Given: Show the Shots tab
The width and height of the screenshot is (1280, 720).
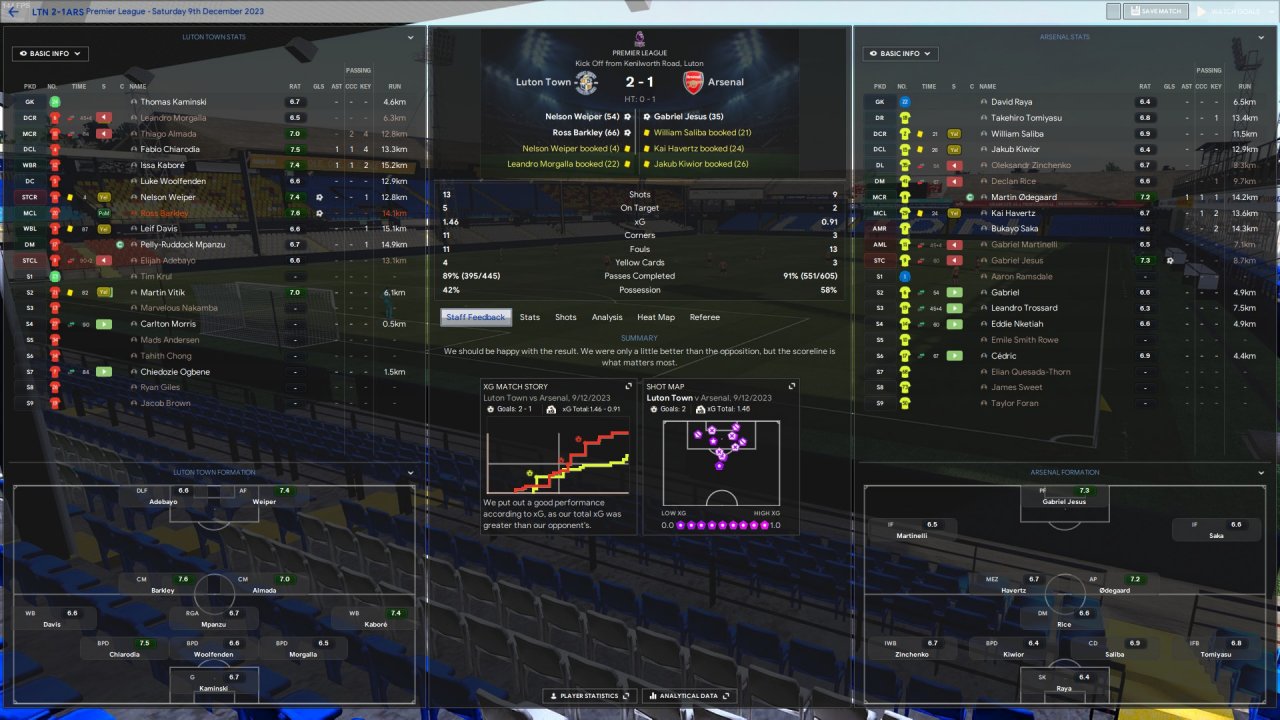Looking at the screenshot, I should (x=566, y=317).
